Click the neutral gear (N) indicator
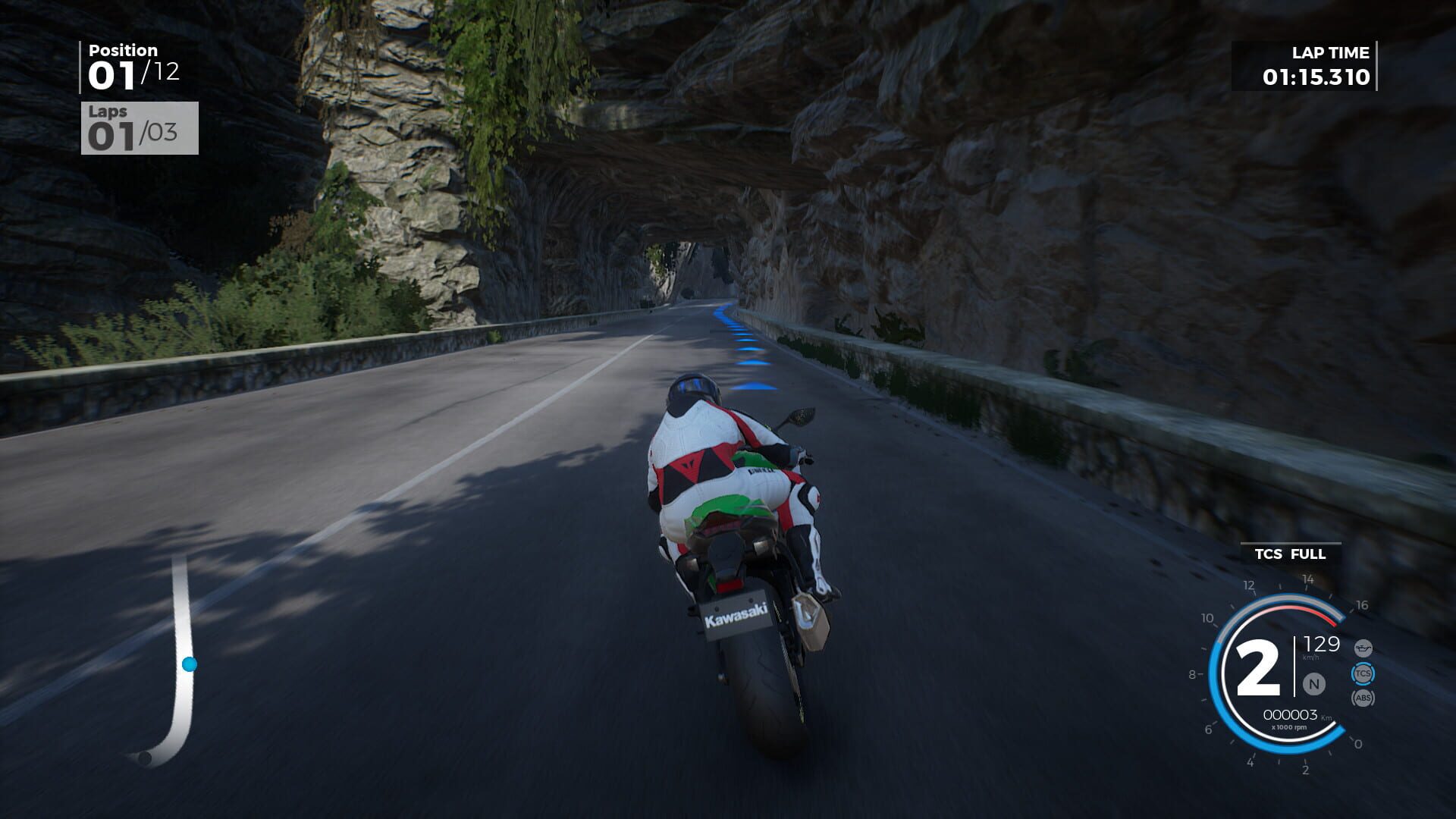Viewport: 1456px width, 819px height. 1313,682
